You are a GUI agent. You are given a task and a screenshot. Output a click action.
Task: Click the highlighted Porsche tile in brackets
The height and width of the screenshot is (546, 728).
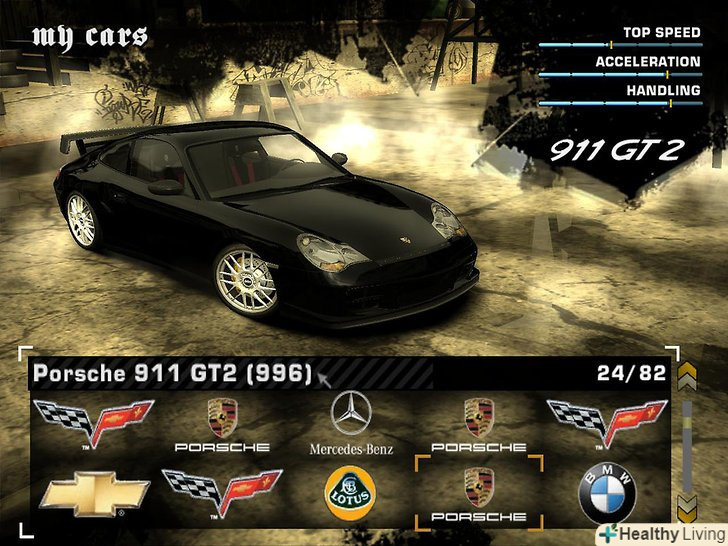pyautogui.click(x=478, y=493)
